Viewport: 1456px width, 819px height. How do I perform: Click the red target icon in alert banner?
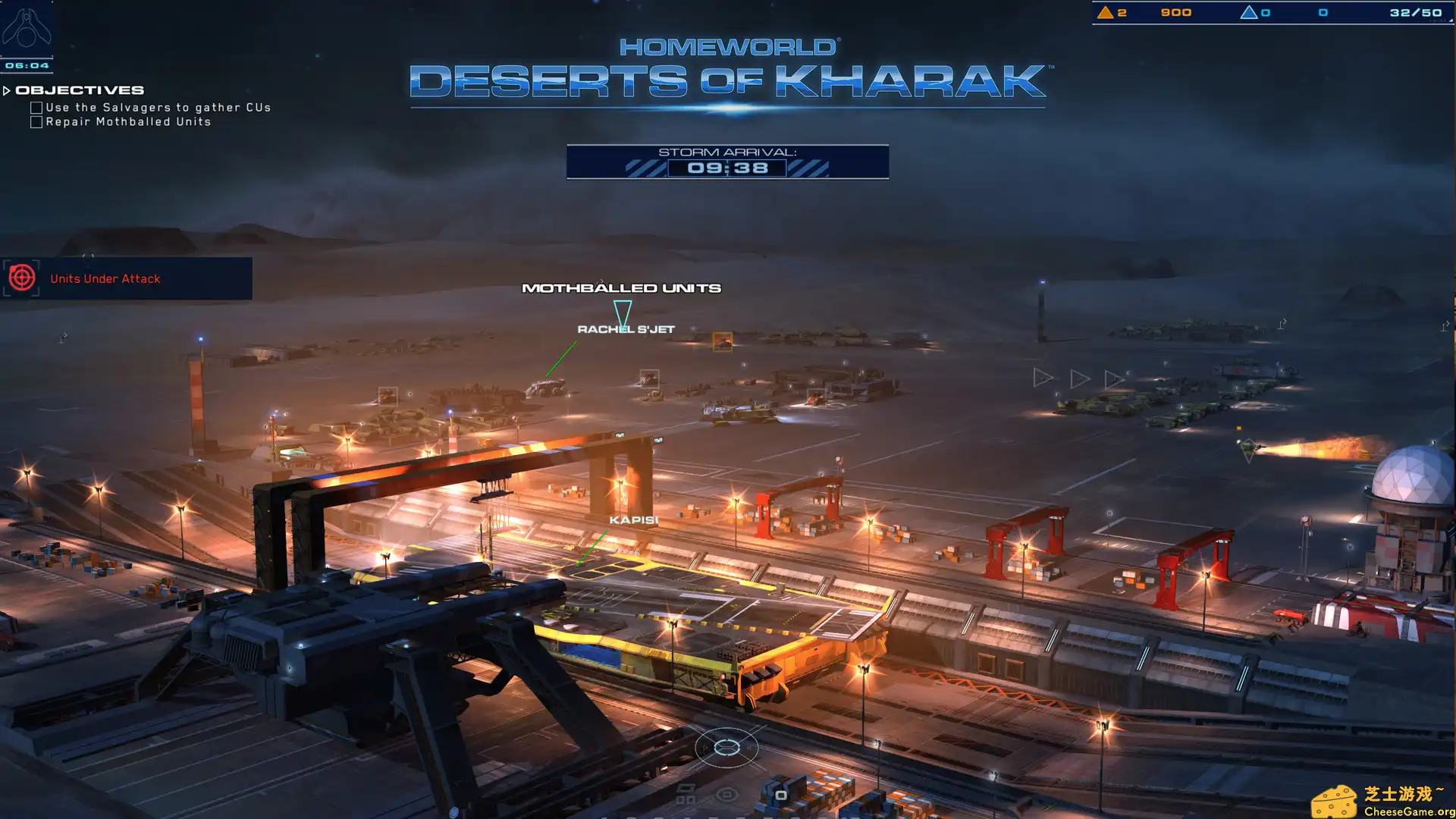click(23, 278)
